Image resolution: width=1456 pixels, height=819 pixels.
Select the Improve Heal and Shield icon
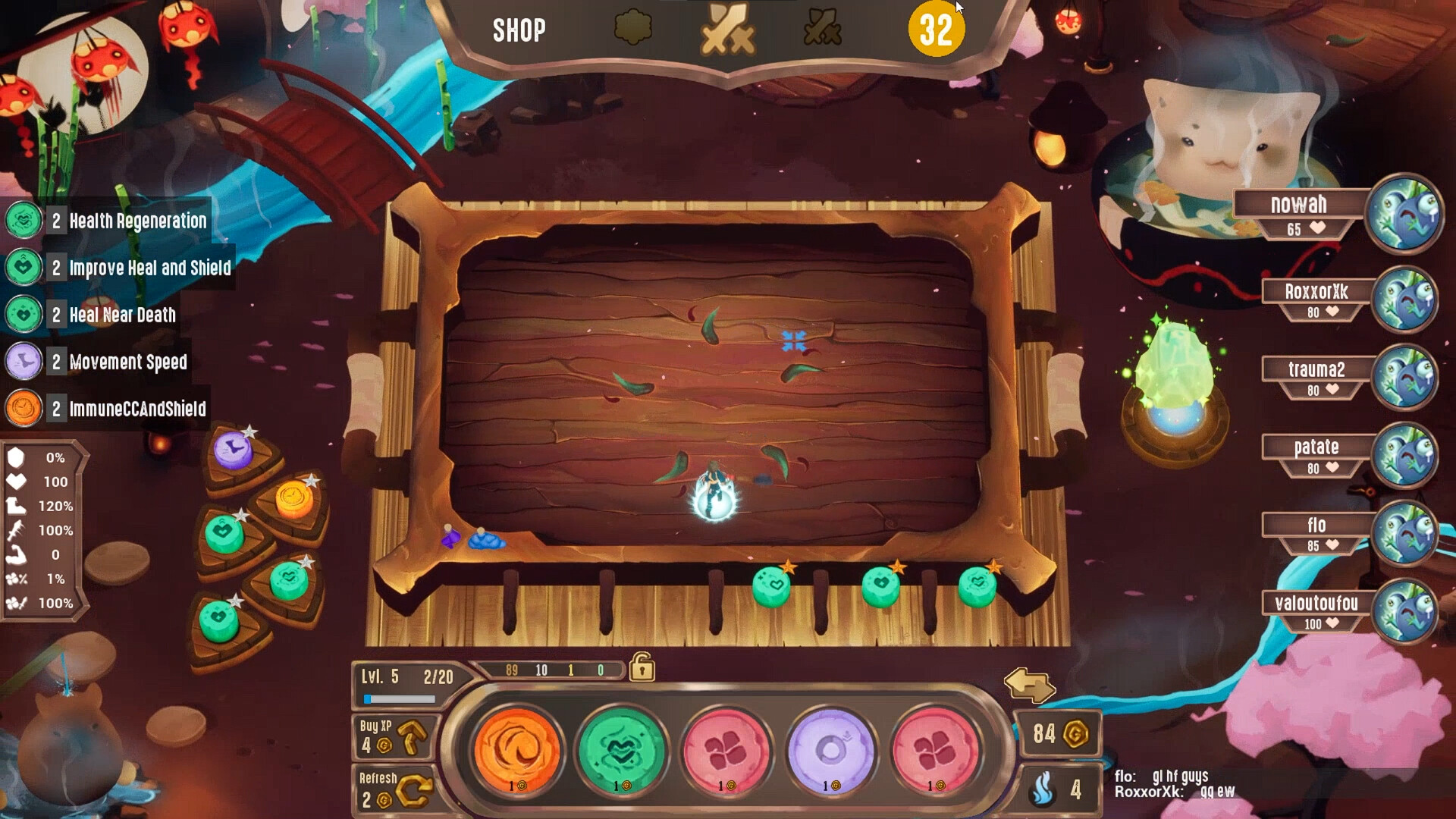click(x=23, y=268)
